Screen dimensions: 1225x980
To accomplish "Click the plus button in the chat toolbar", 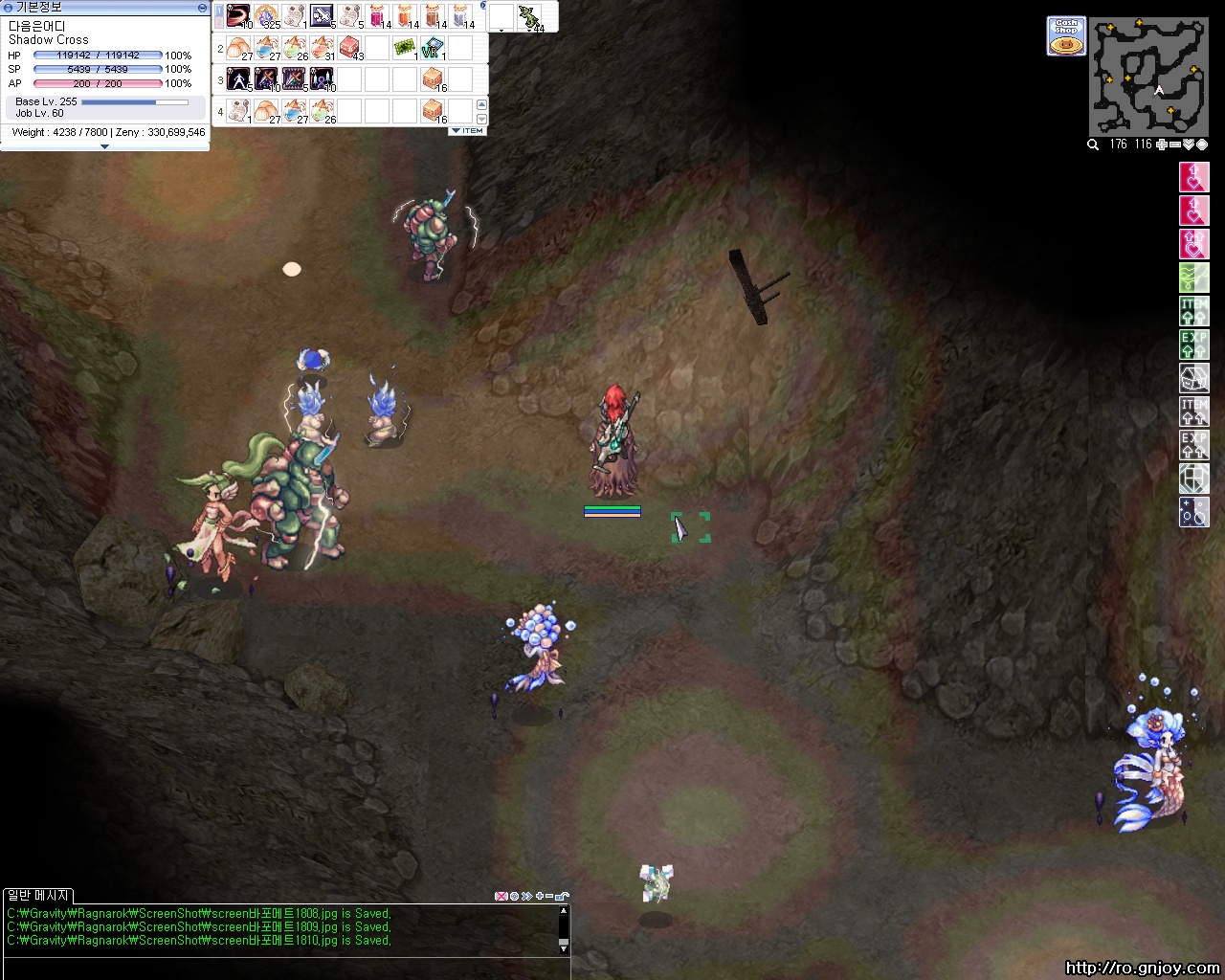I will tap(539, 898).
